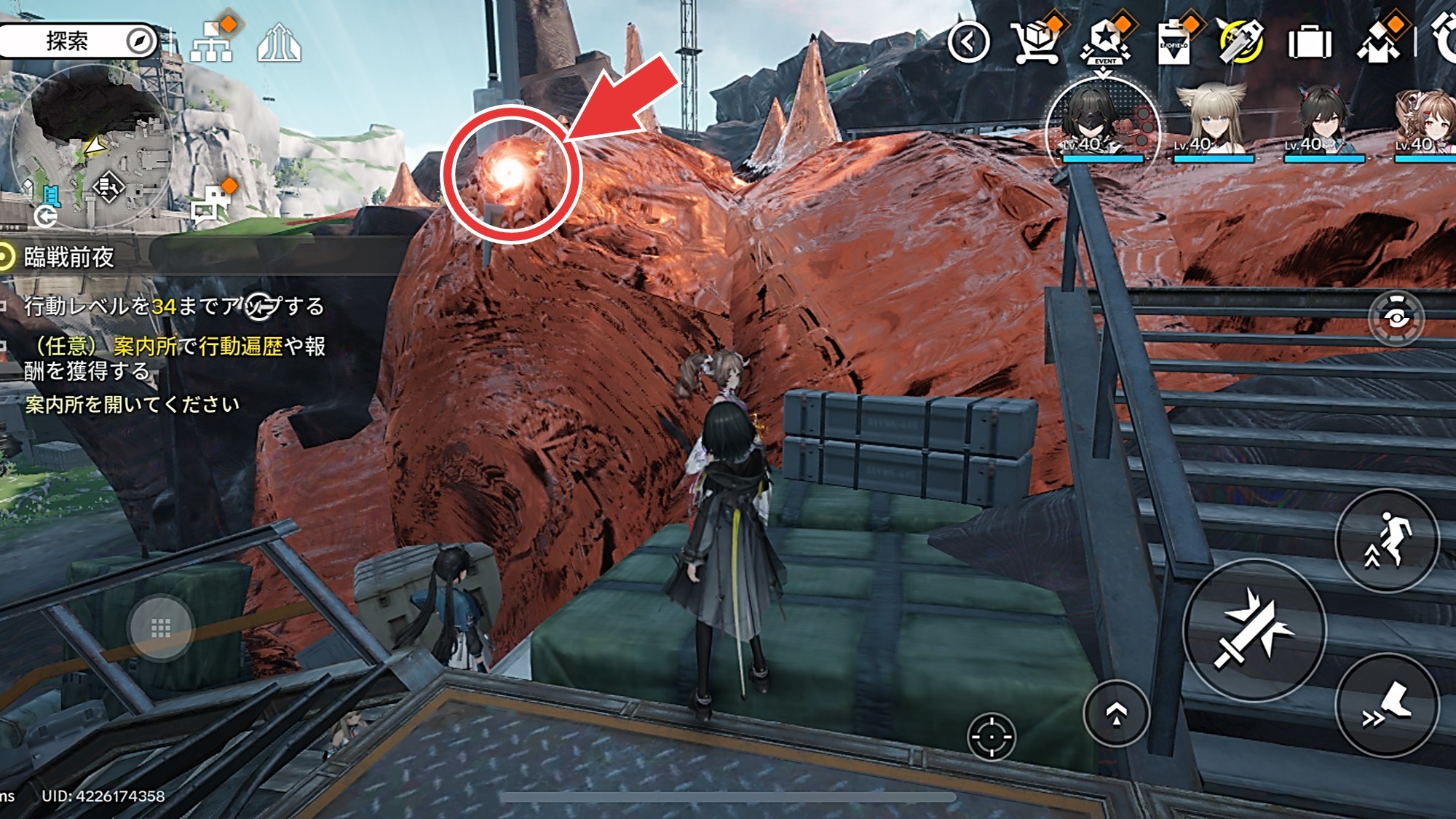Screen dimensions: 1456x819
Task: Open the diamond mail icon beside the suitcase
Action: [x=1378, y=42]
